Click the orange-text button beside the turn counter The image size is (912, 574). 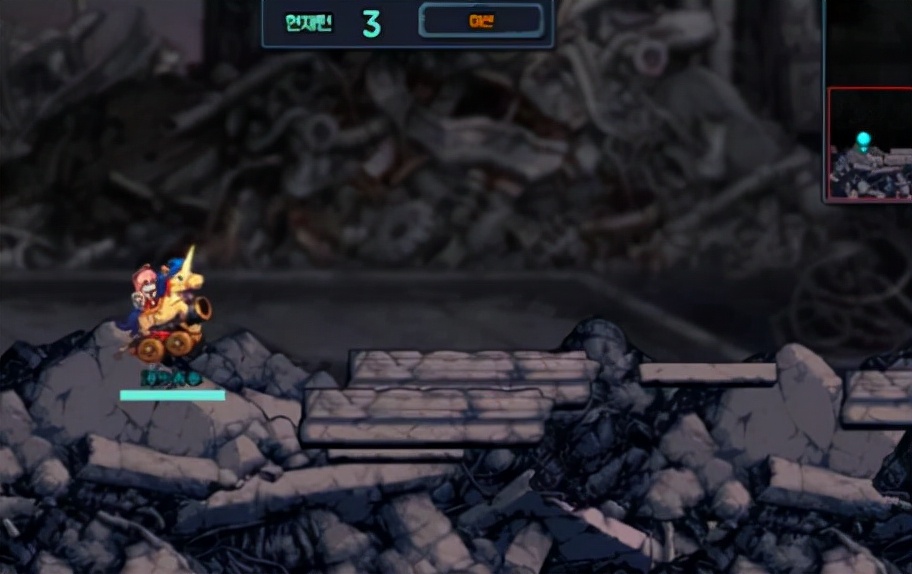tap(481, 21)
